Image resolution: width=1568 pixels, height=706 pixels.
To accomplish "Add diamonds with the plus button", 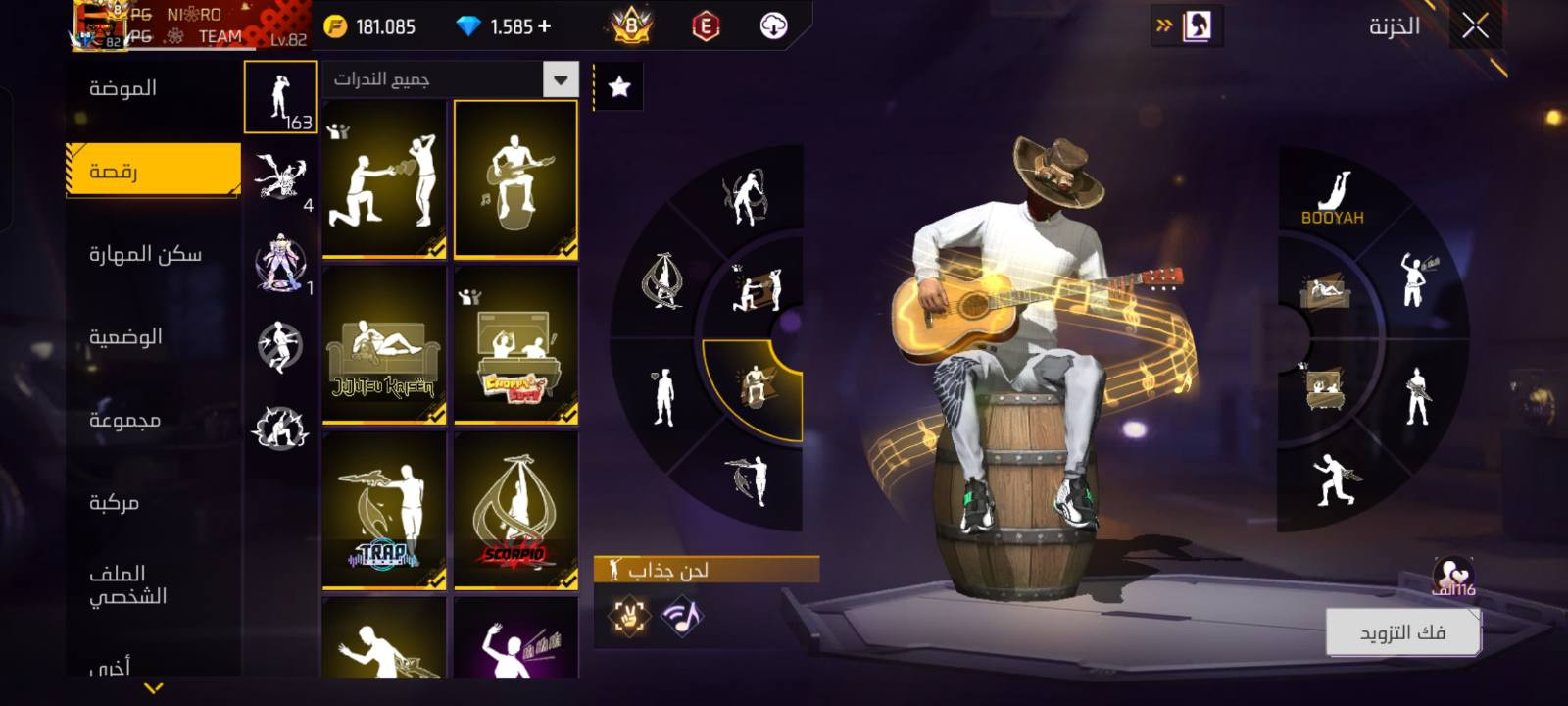I will (545, 26).
